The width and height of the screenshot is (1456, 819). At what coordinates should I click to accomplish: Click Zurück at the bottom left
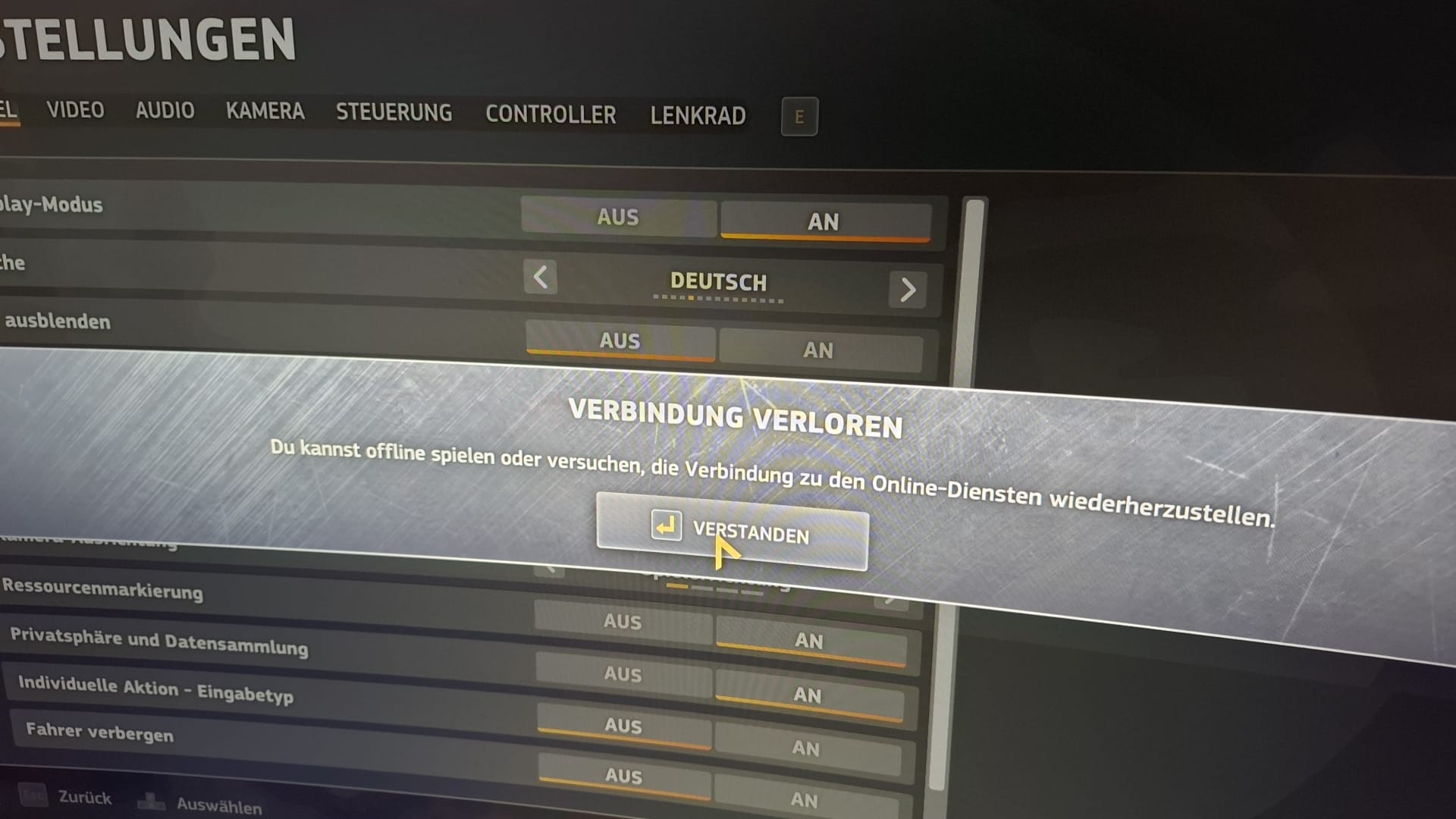(x=83, y=797)
